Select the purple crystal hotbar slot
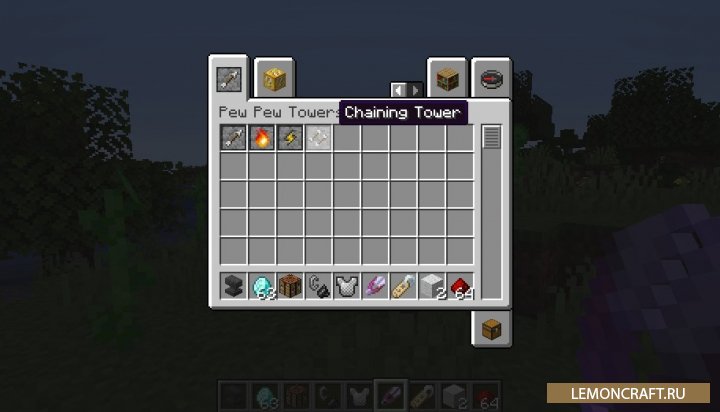The image size is (720, 412). [375, 286]
